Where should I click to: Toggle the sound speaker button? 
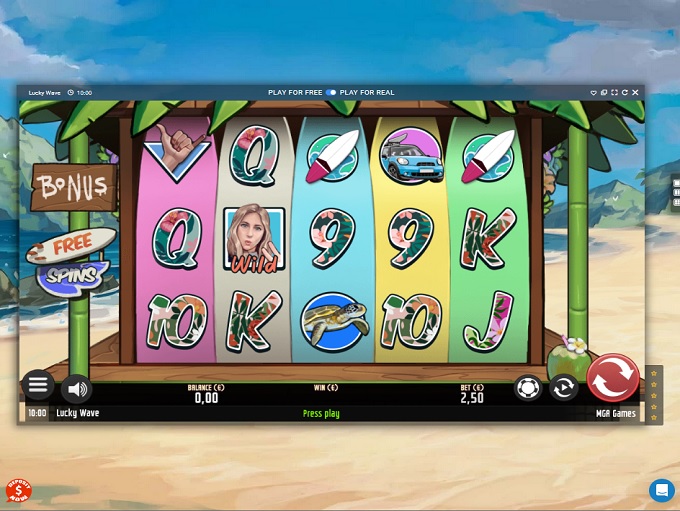point(76,388)
